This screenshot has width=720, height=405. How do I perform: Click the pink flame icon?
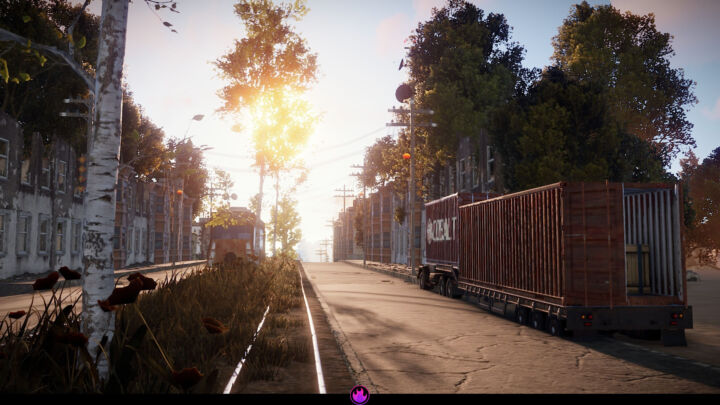360,394
